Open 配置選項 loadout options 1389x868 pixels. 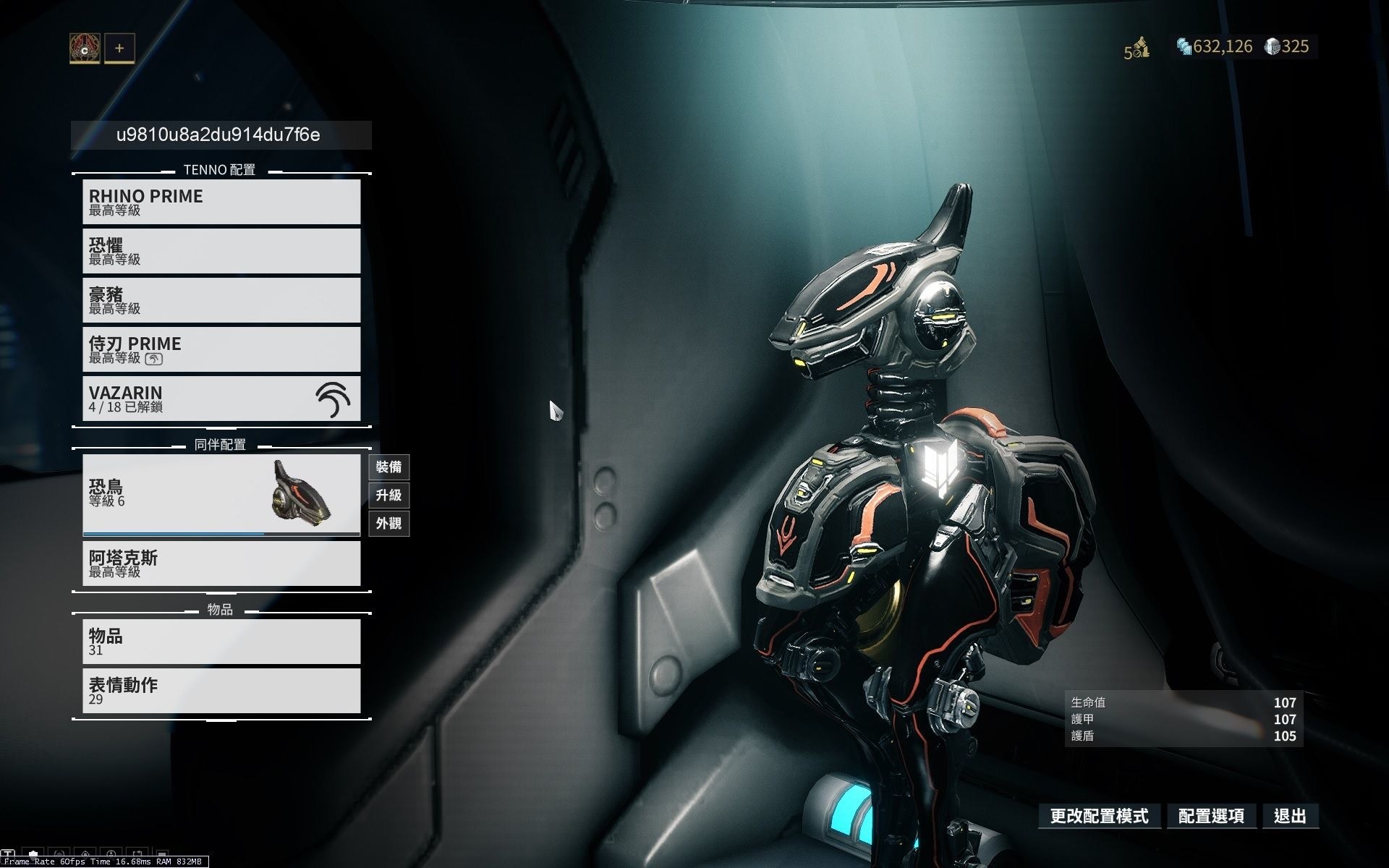point(1211,817)
